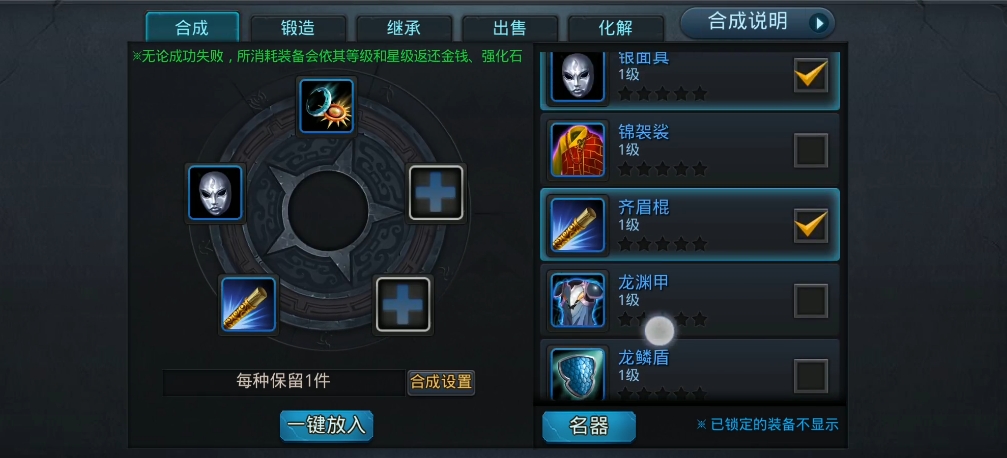
Task: Click the ring and sun top slot
Action: click(327, 106)
